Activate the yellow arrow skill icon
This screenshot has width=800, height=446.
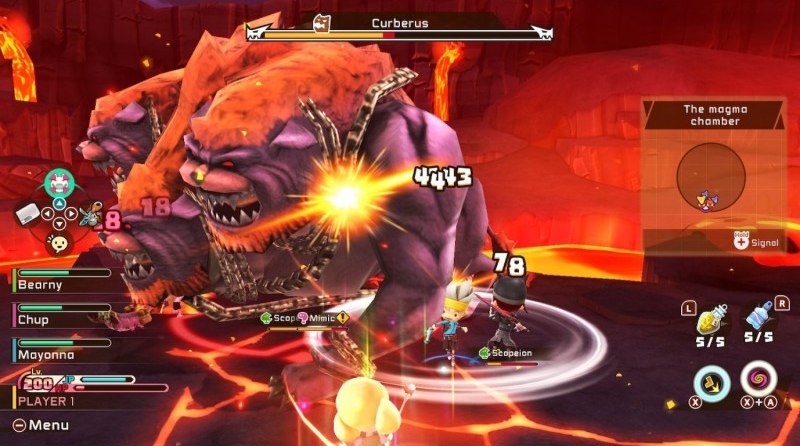click(711, 381)
